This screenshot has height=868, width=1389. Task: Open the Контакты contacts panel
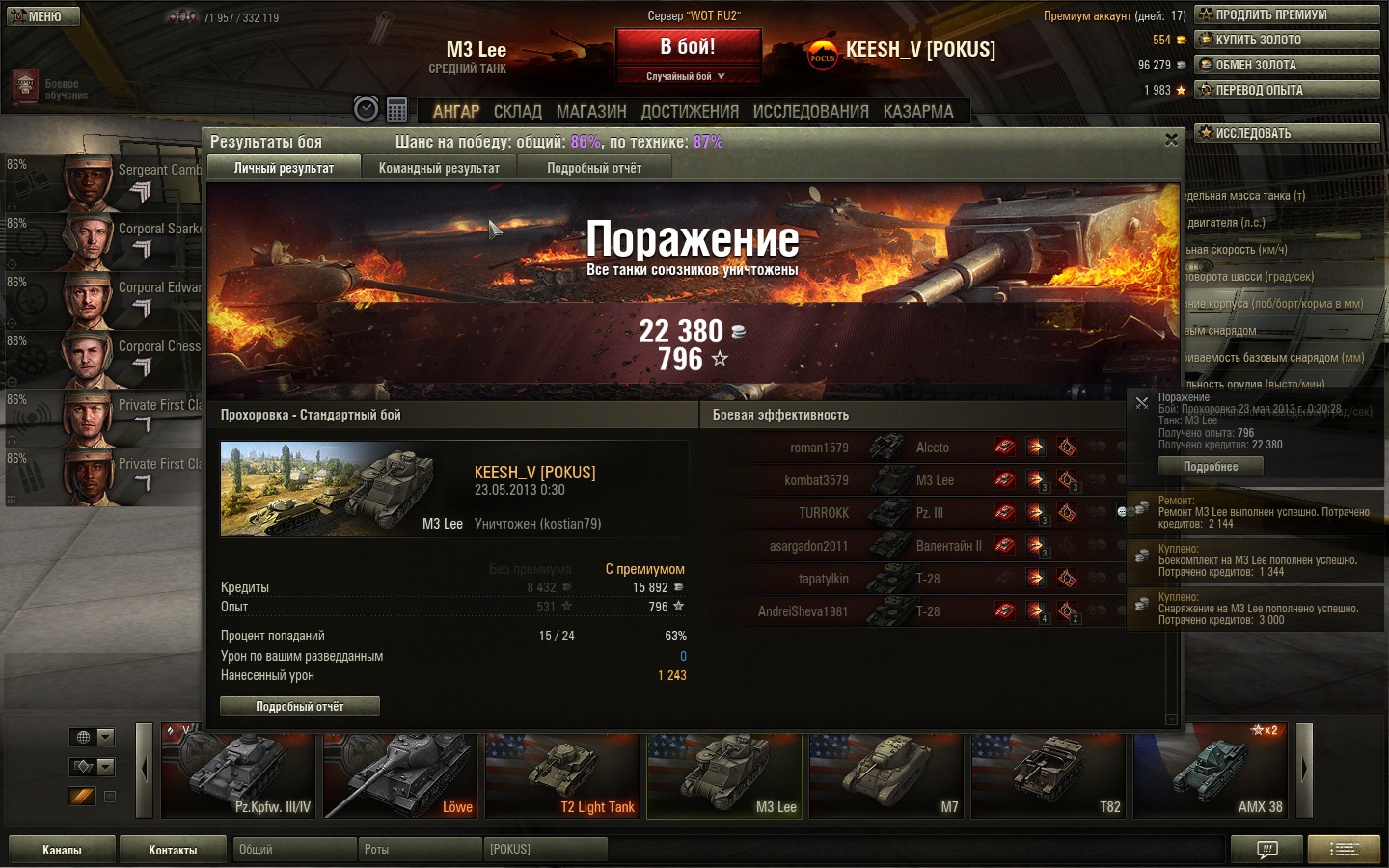tap(173, 850)
